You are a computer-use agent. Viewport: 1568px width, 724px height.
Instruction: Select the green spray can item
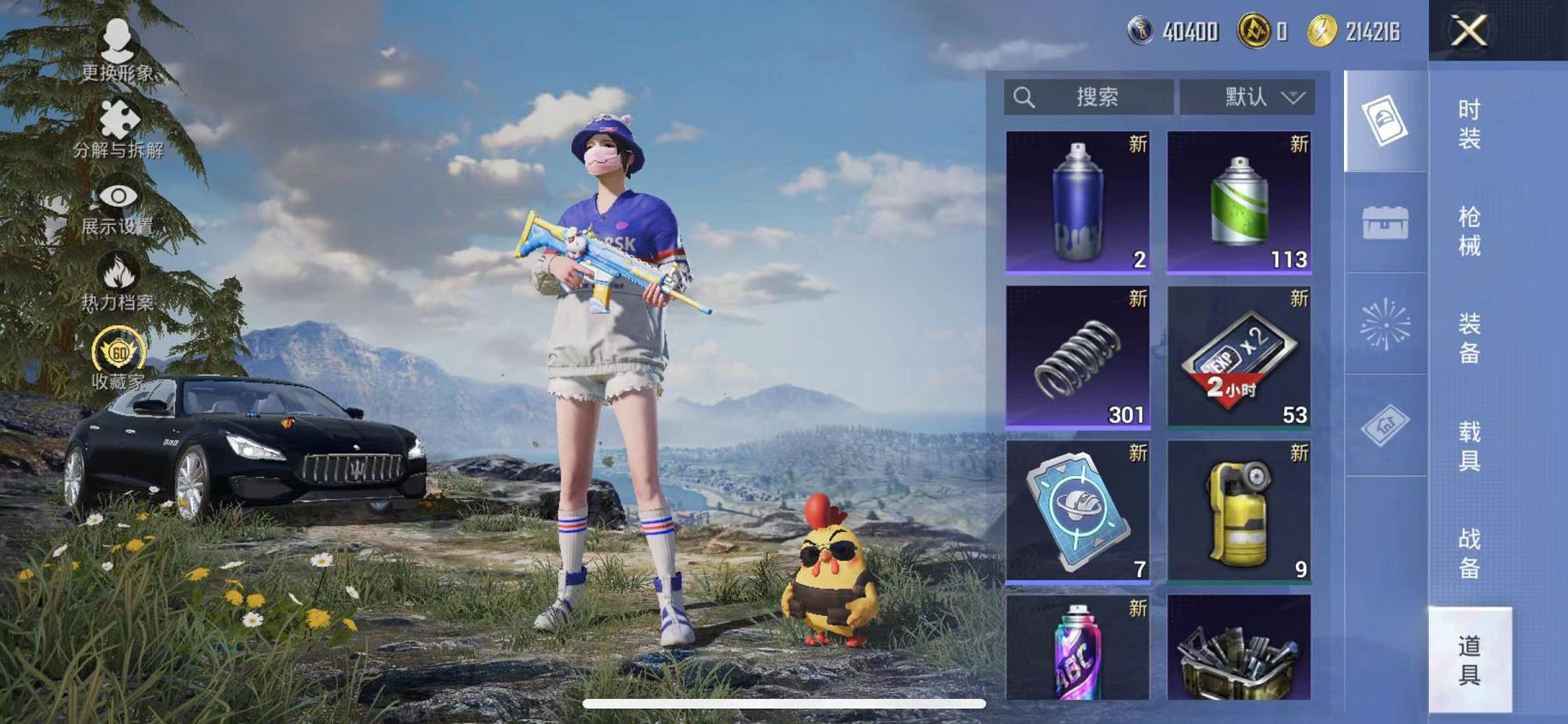[x=1238, y=202]
